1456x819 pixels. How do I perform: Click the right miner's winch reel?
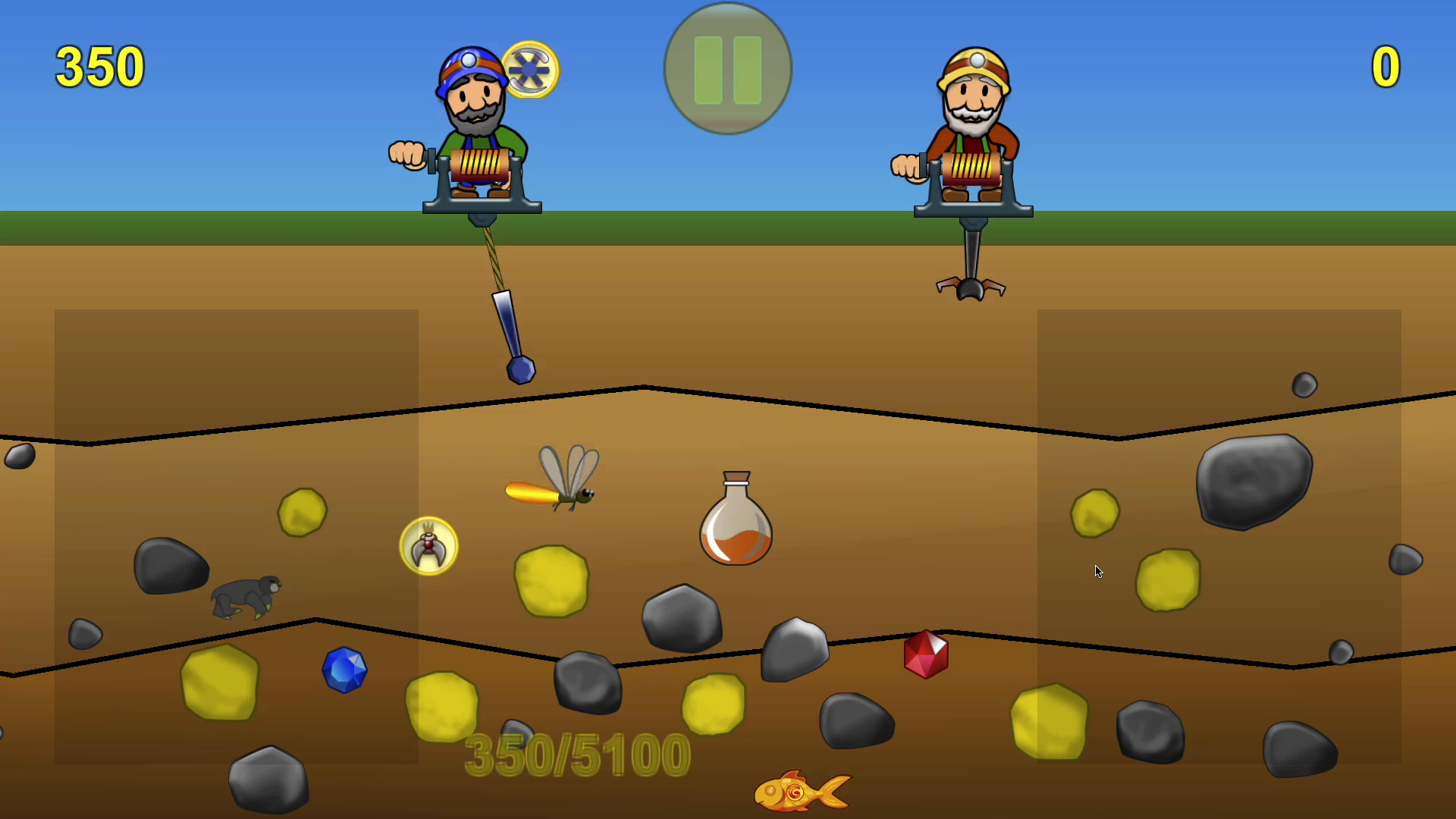coord(973,167)
